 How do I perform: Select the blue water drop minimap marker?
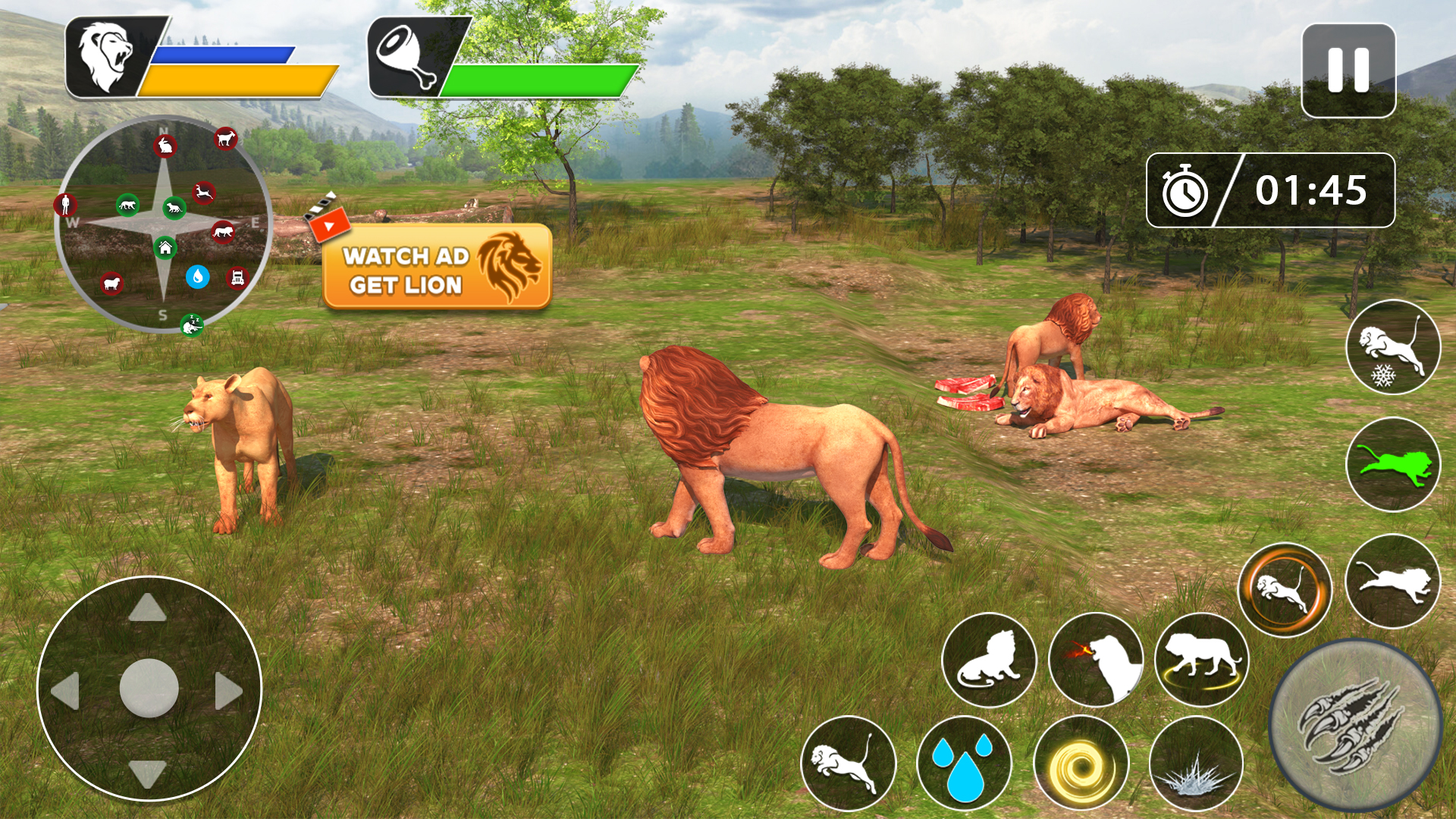[x=197, y=276]
